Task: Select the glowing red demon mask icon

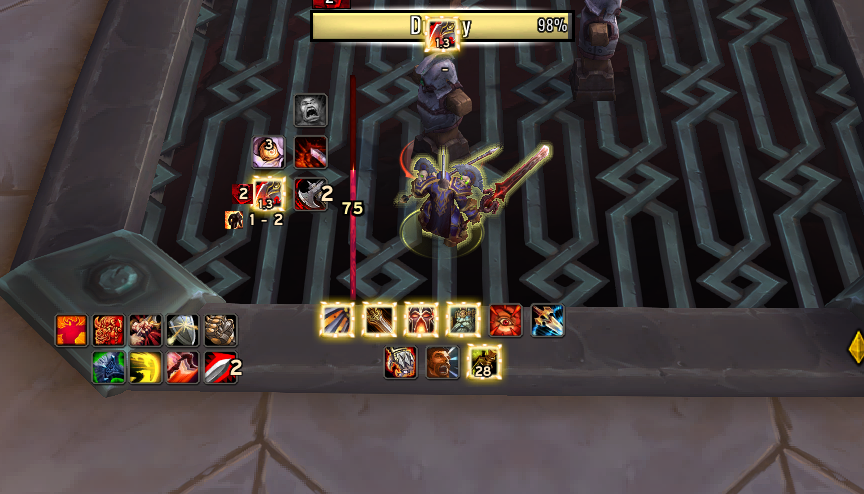Action: pyautogui.click(x=421, y=320)
